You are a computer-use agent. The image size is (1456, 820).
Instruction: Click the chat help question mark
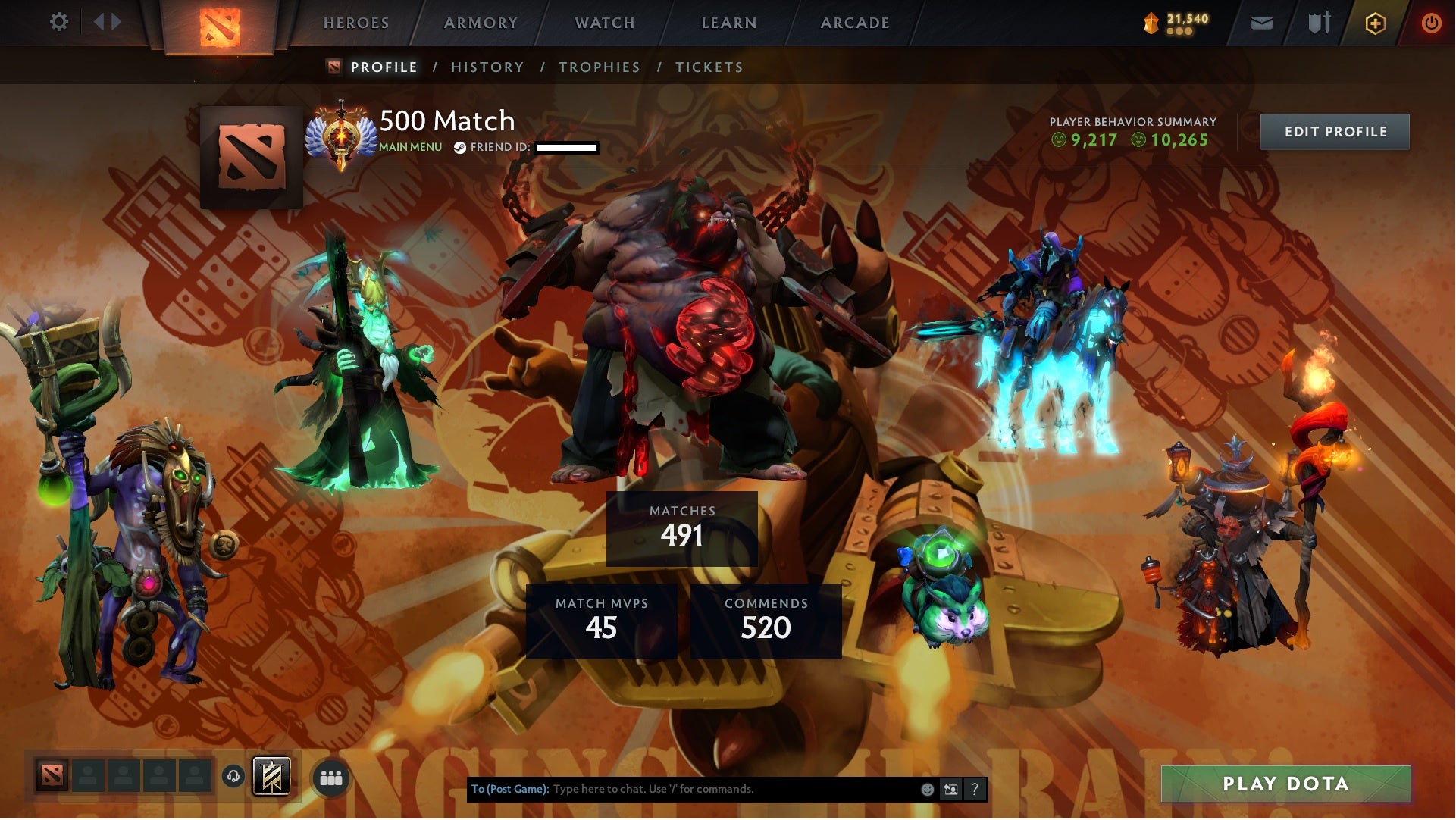point(975,789)
